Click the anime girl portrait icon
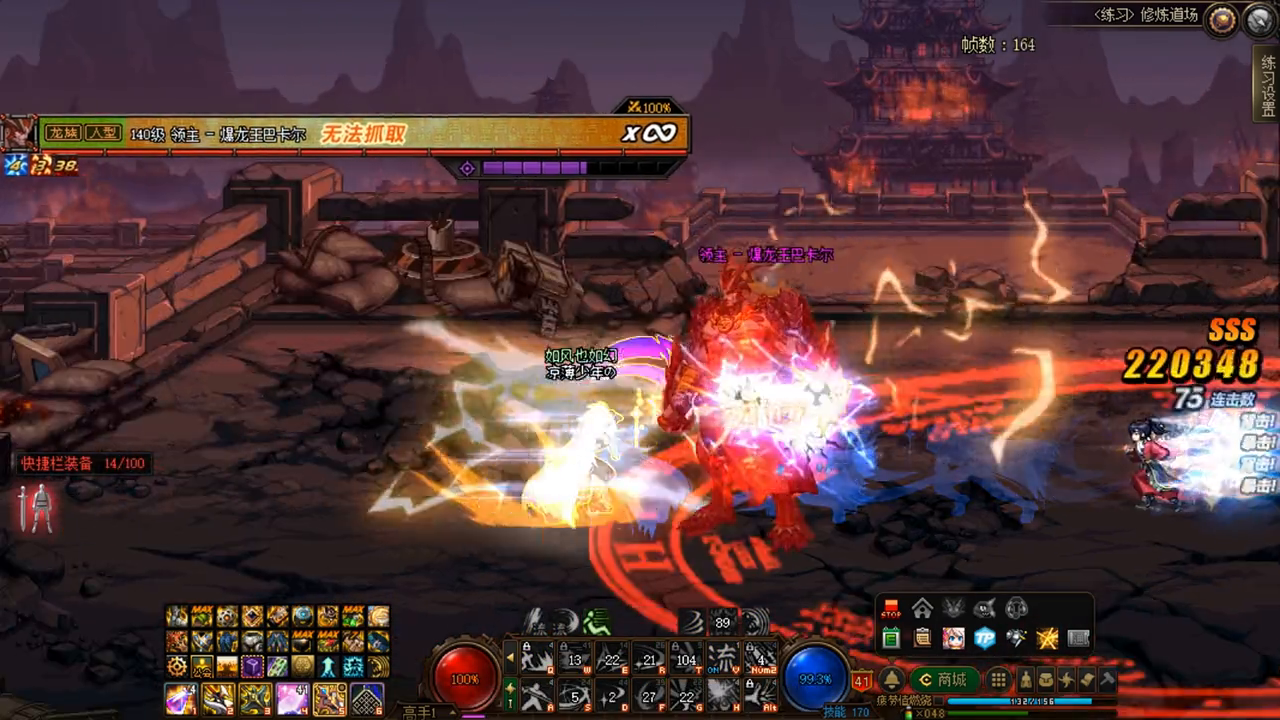 (953, 638)
